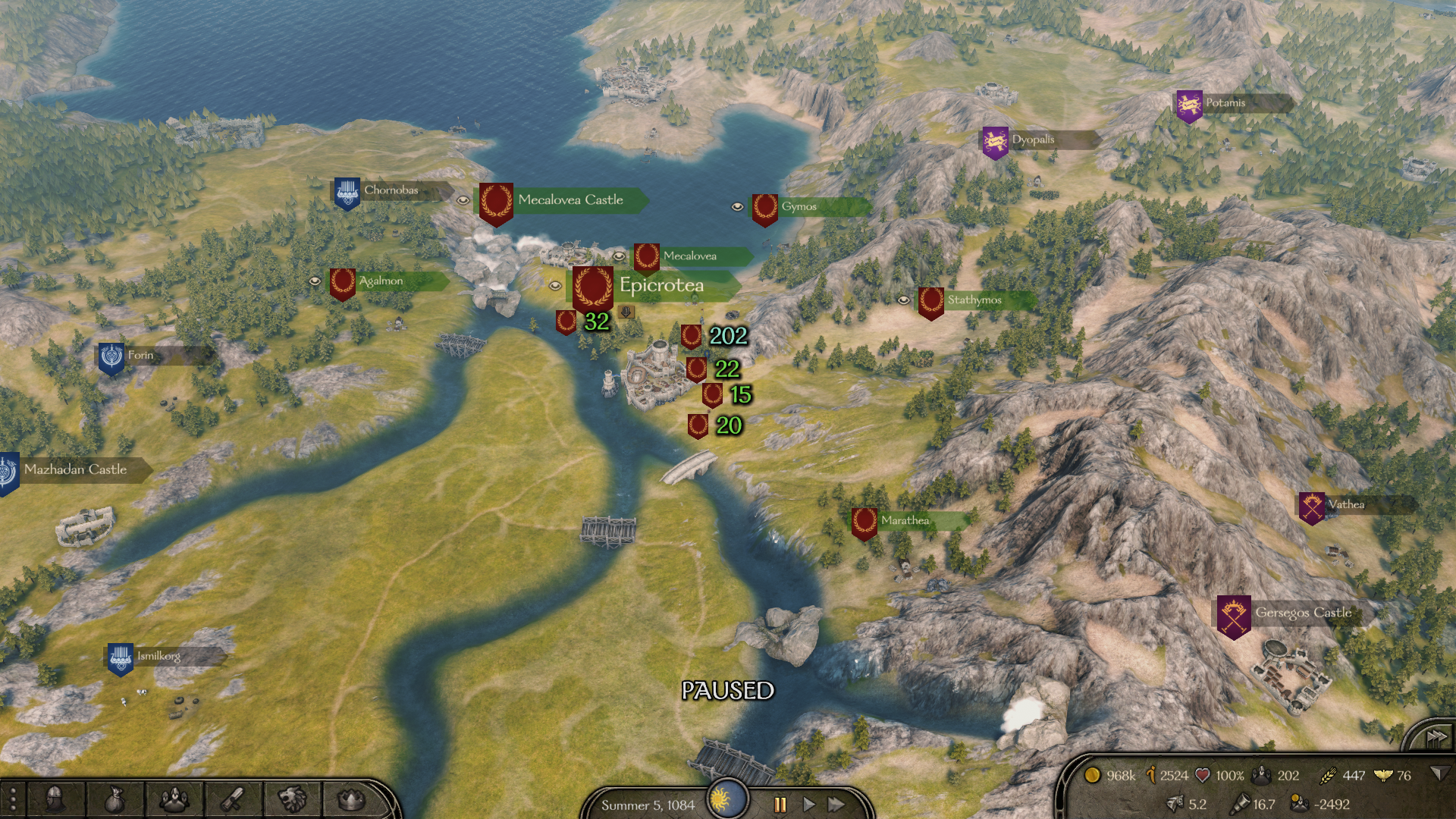The image size is (1456, 819).
Task: Select the Epicrotea town nameplate
Action: 661,286
